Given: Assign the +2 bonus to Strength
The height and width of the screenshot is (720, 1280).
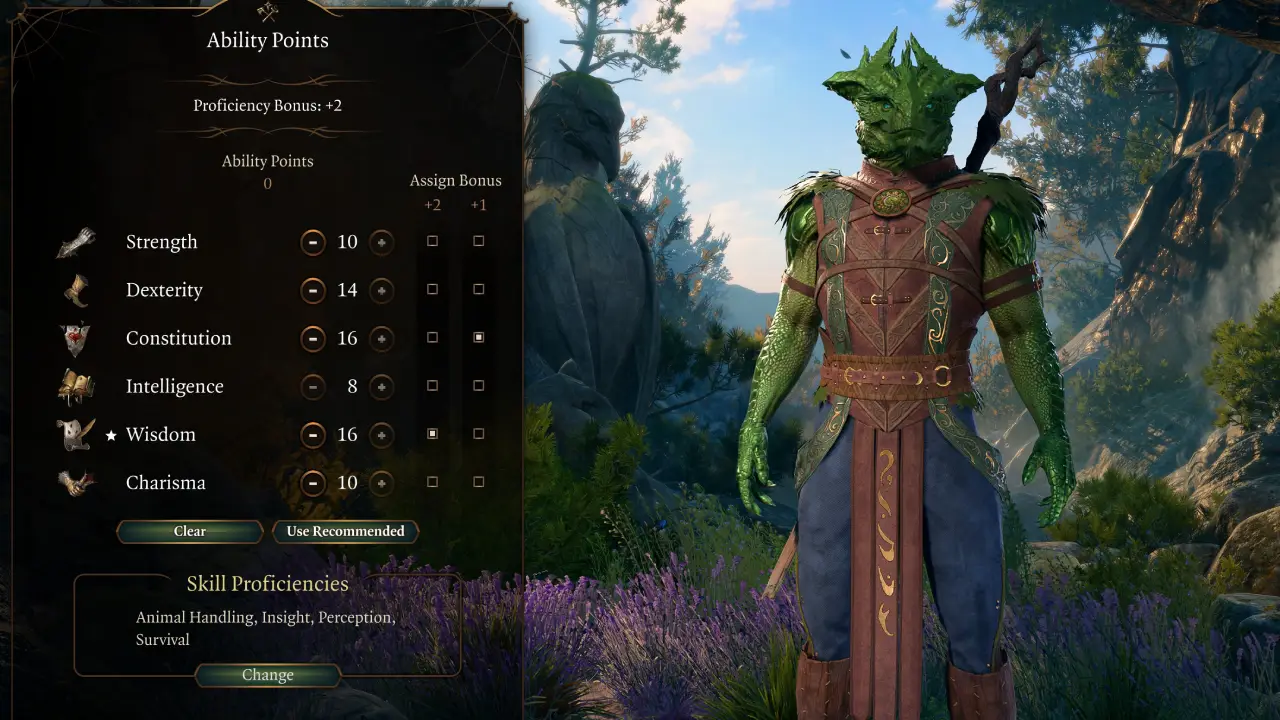Looking at the screenshot, I should (x=432, y=241).
